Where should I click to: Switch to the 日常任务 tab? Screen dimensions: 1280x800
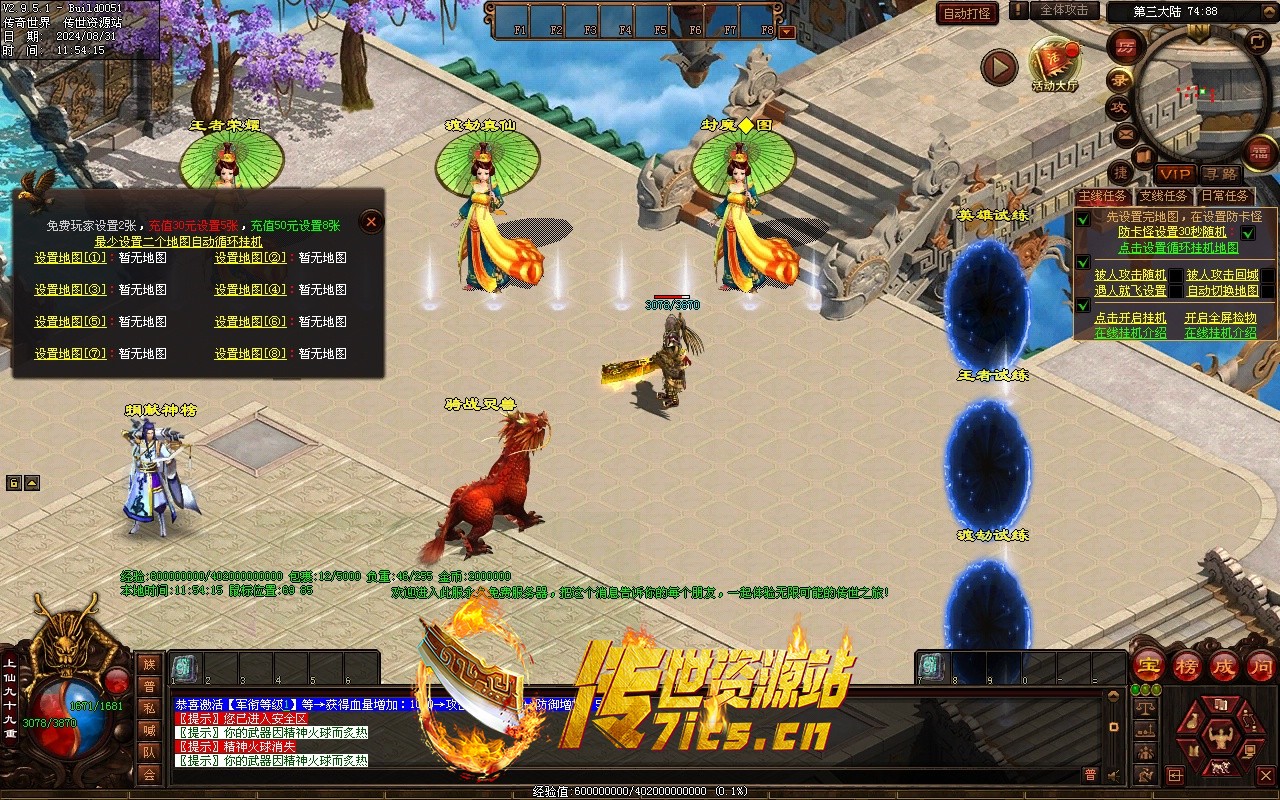click(x=1225, y=197)
